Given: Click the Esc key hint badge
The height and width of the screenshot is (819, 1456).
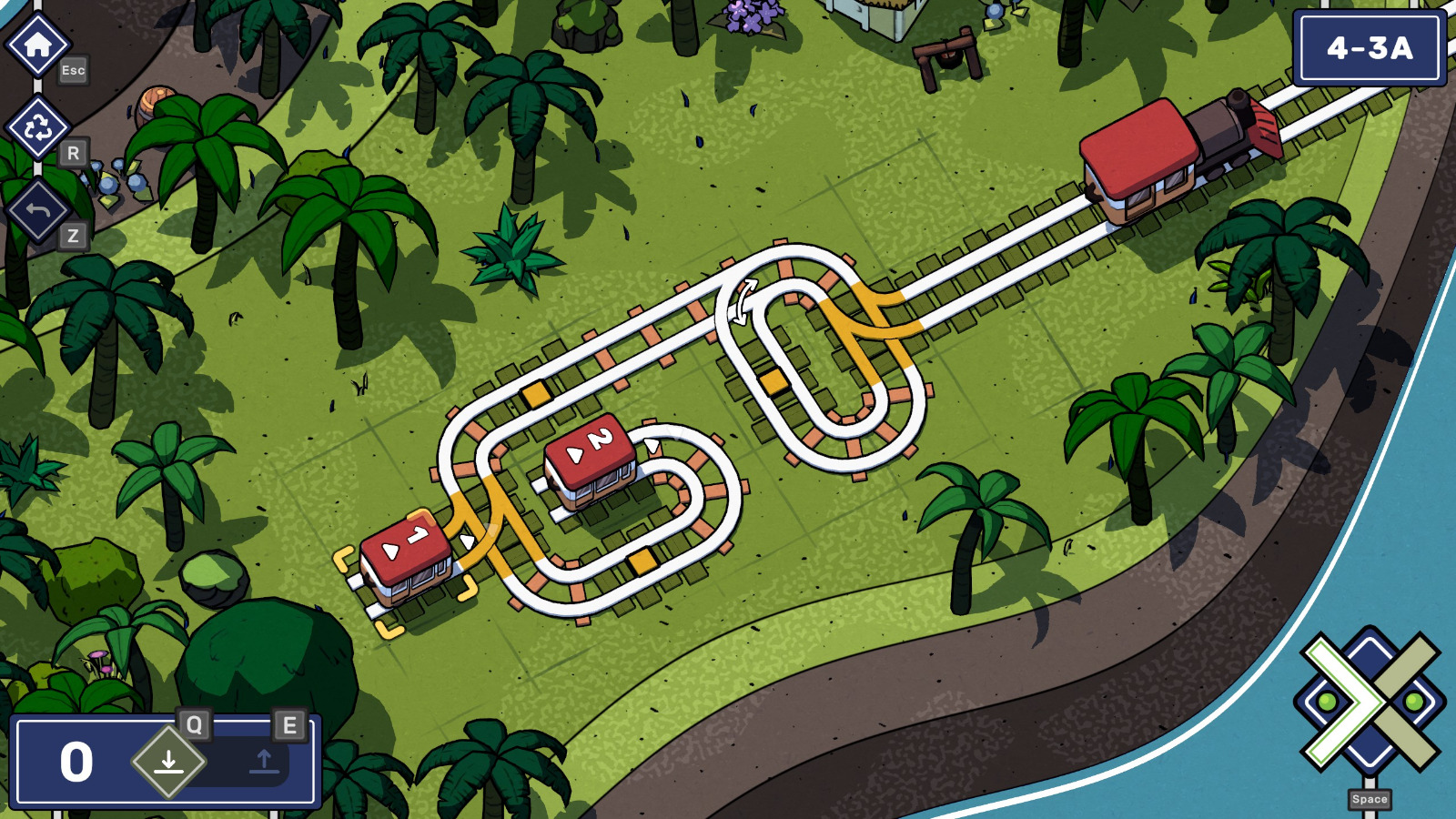Looking at the screenshot, I should pos(71,70).
